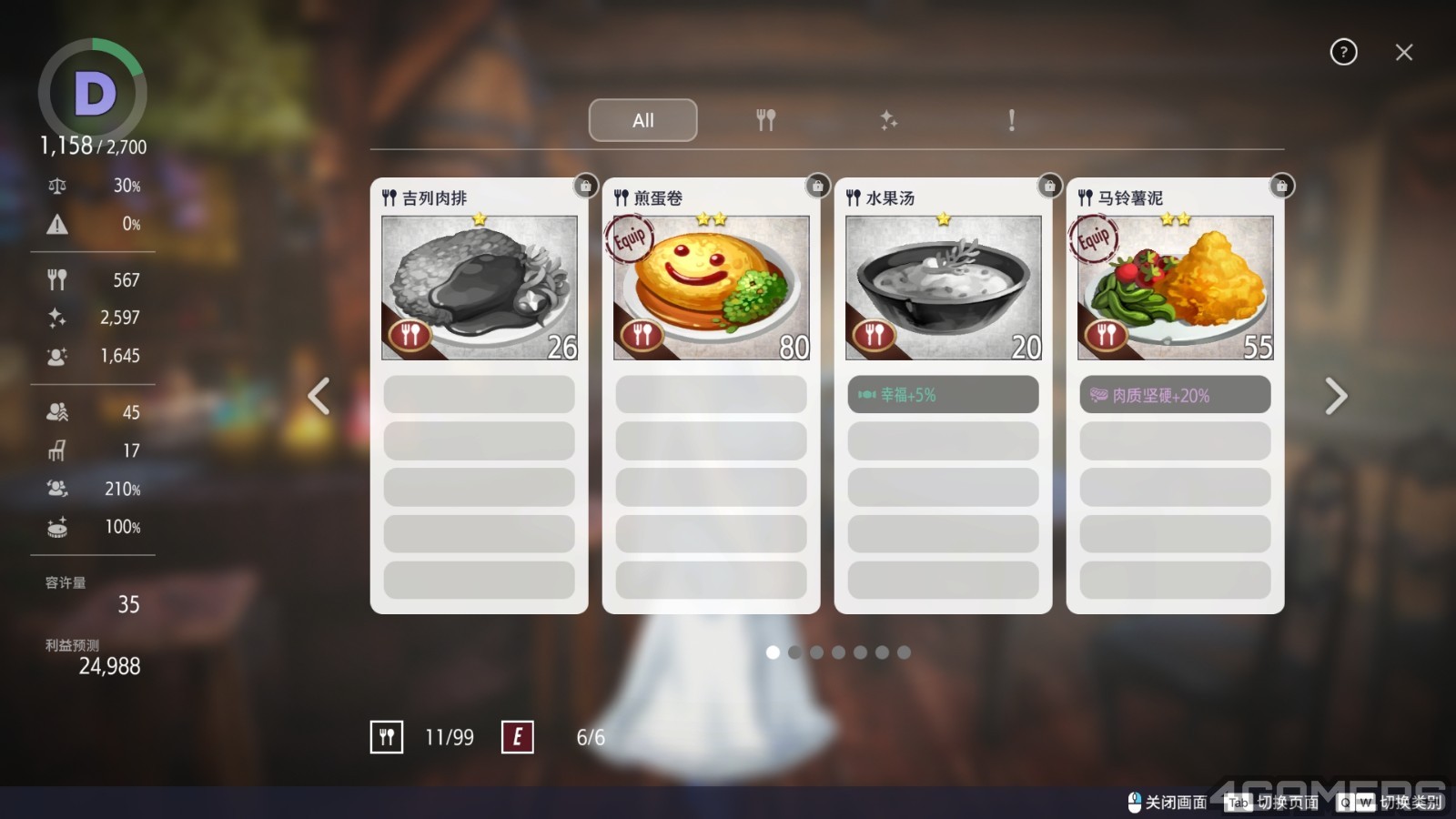Image resolution: width=1456 pixels, height=819 pixels.
Task: Select the exclamation mark category tab
Action: tap(1011, 120)
